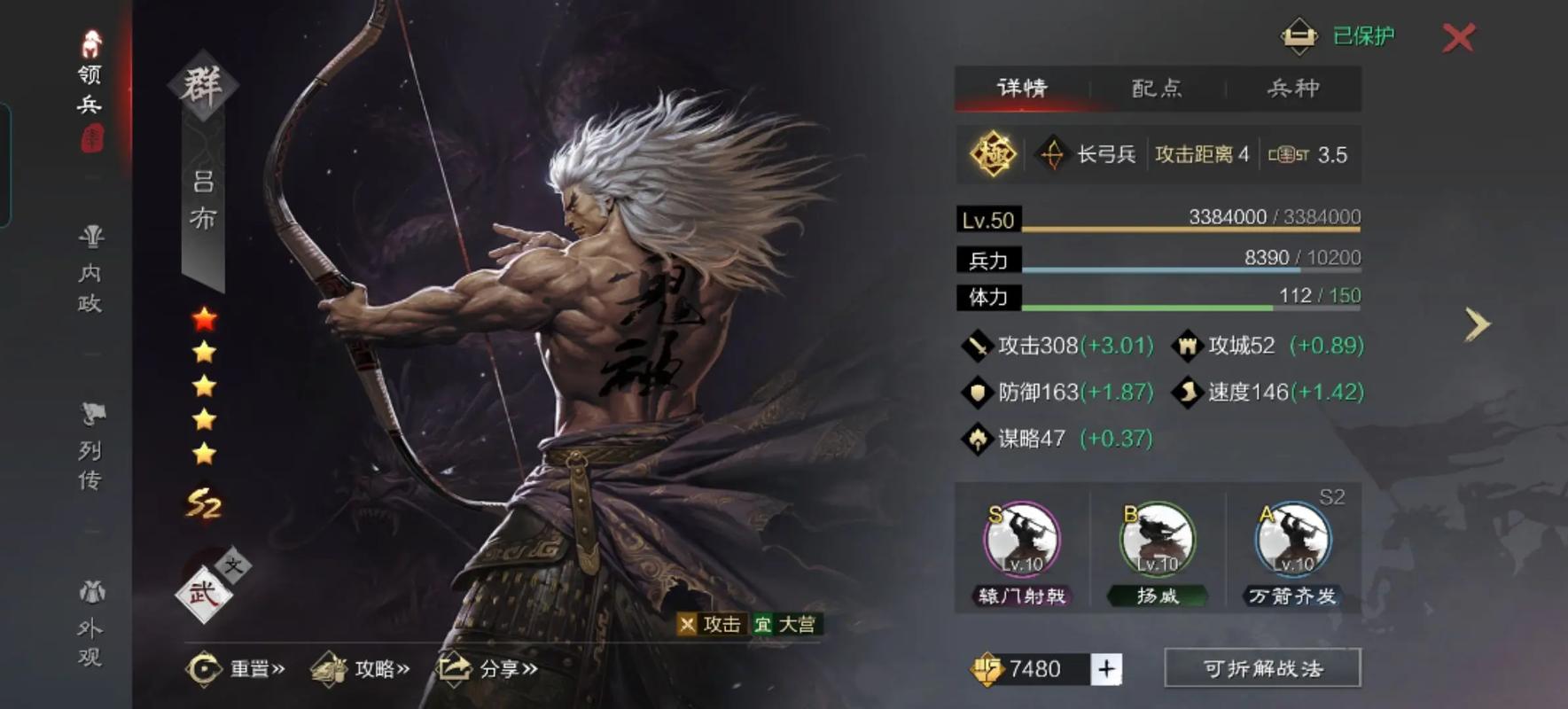
Task: Click the 重置 reset button
Action: [x=236, y=668]
